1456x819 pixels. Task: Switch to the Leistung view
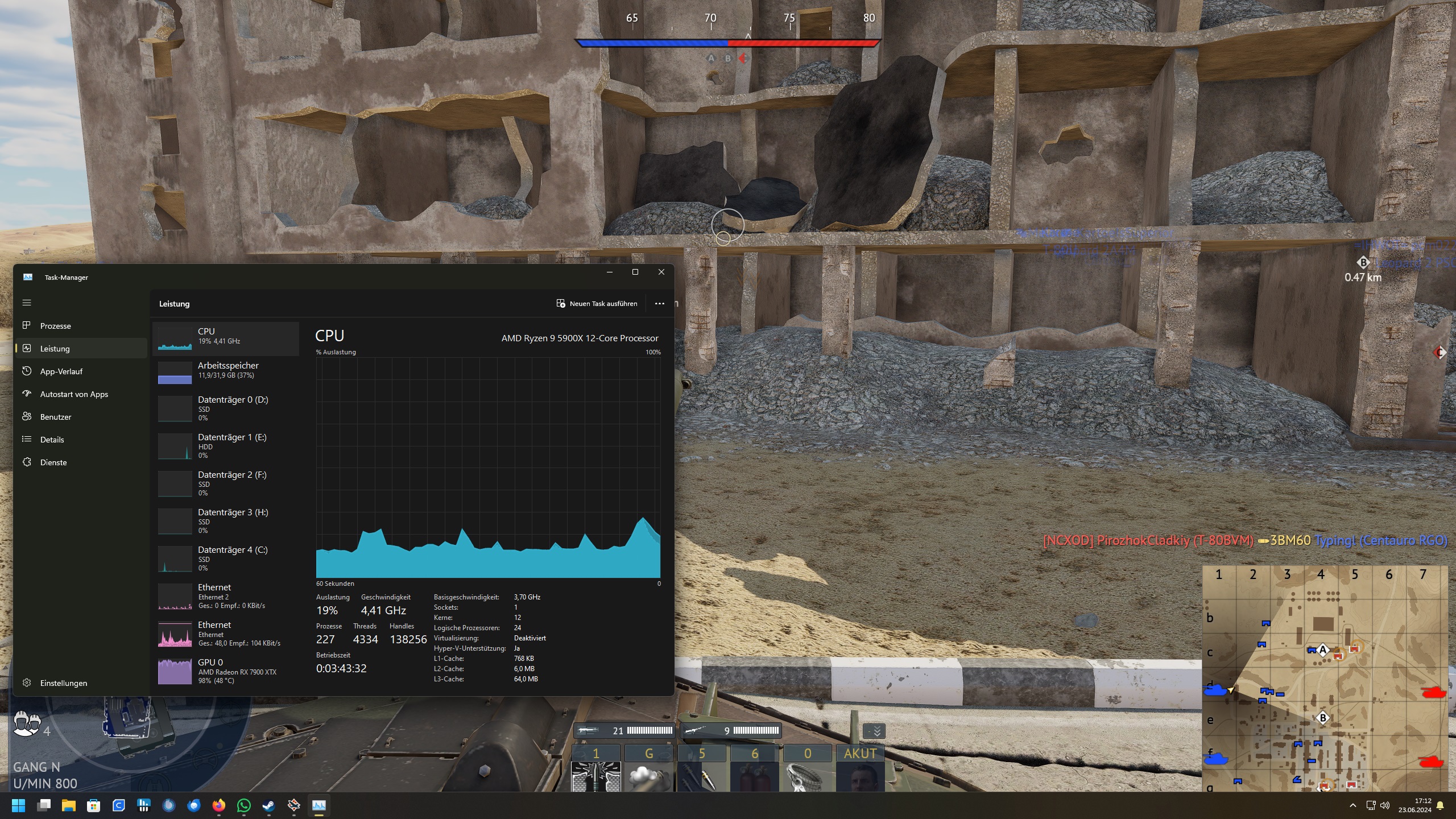tap(55, 348)
